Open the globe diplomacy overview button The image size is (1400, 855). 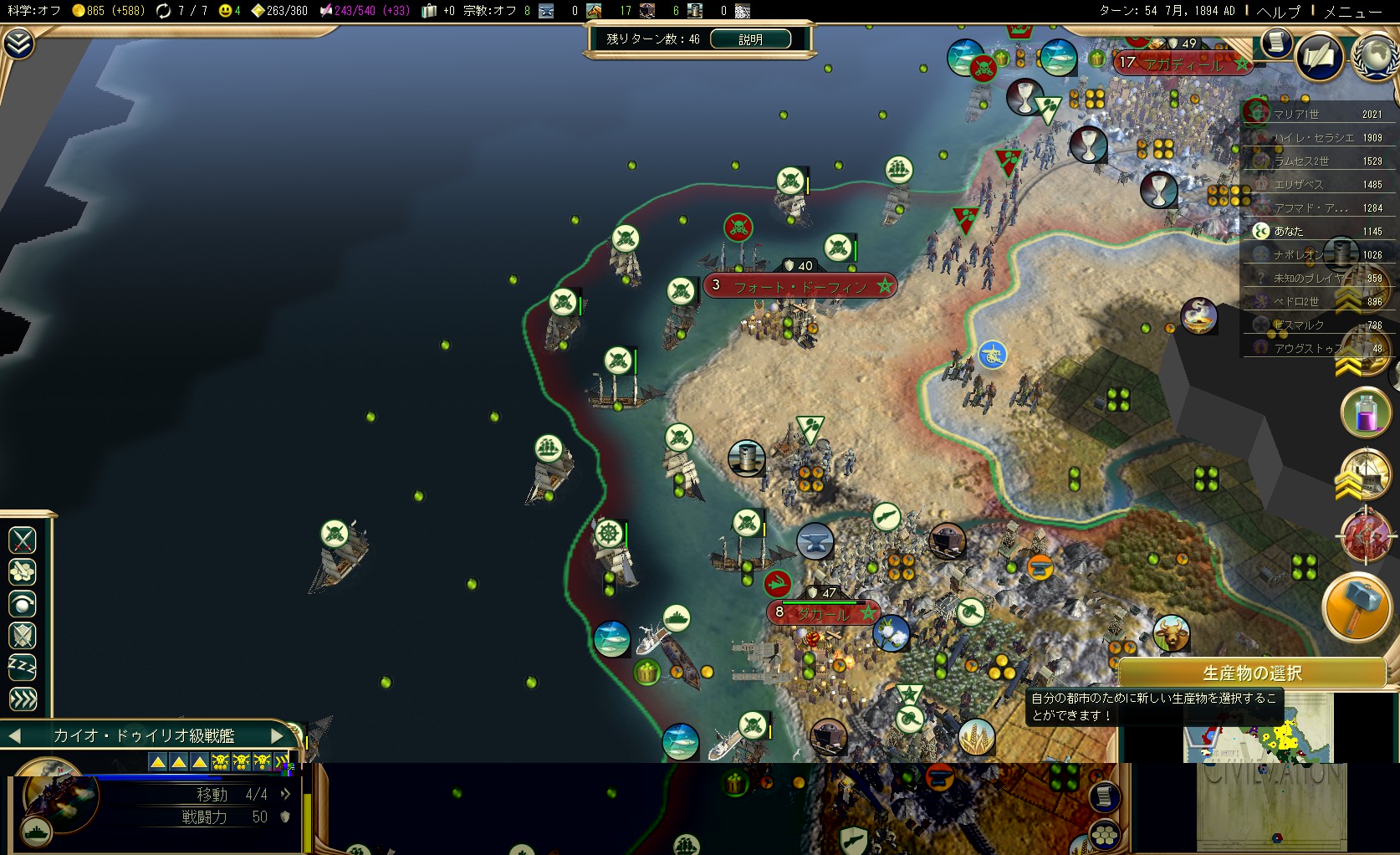(x=1374, y=55)
